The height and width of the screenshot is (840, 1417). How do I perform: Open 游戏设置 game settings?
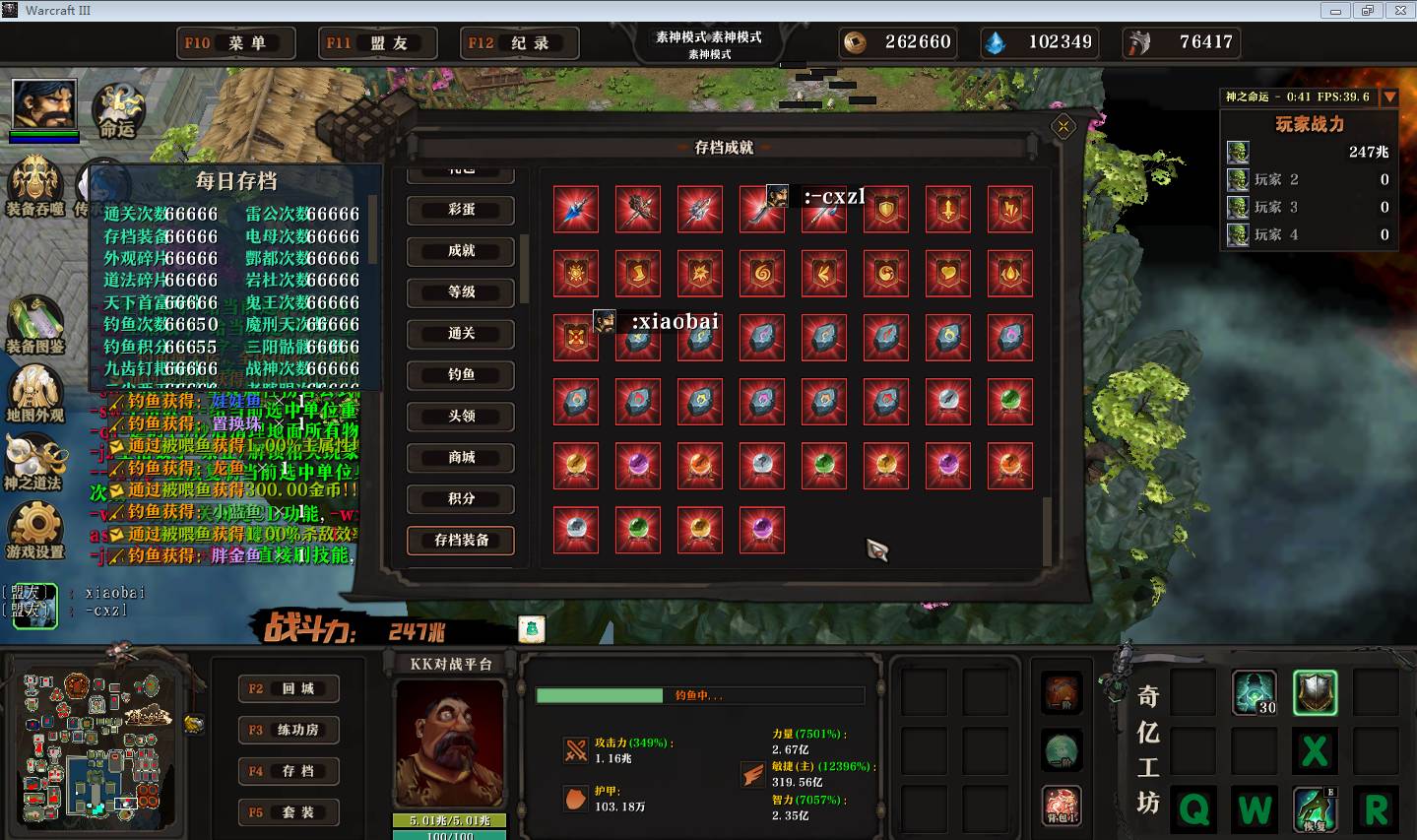35,530
